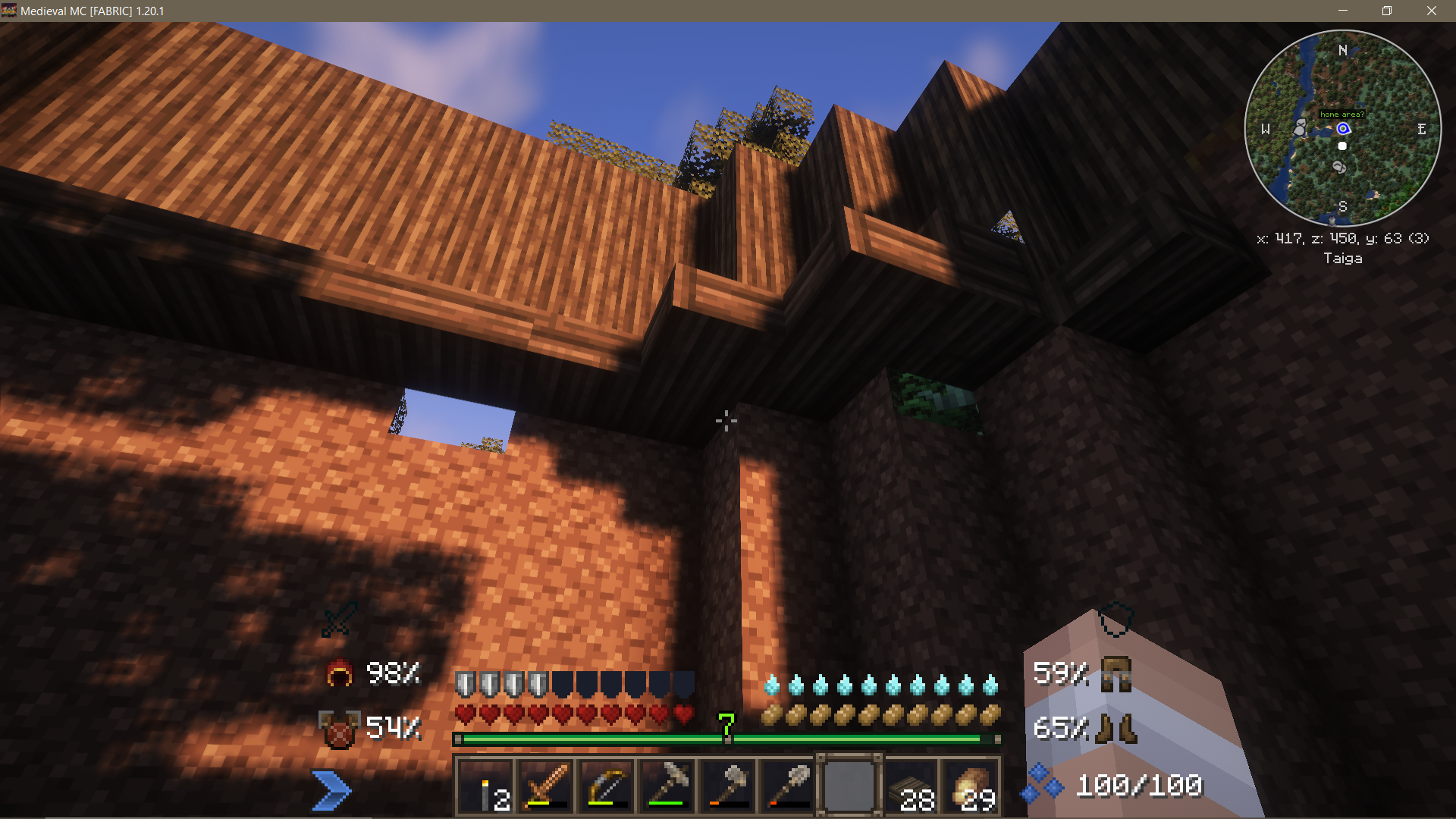Image resolution: width=1456 pixels, height=819 pixels.
Task: Click the helmet icon next to 98%
Action: click(x=340, y=674)
